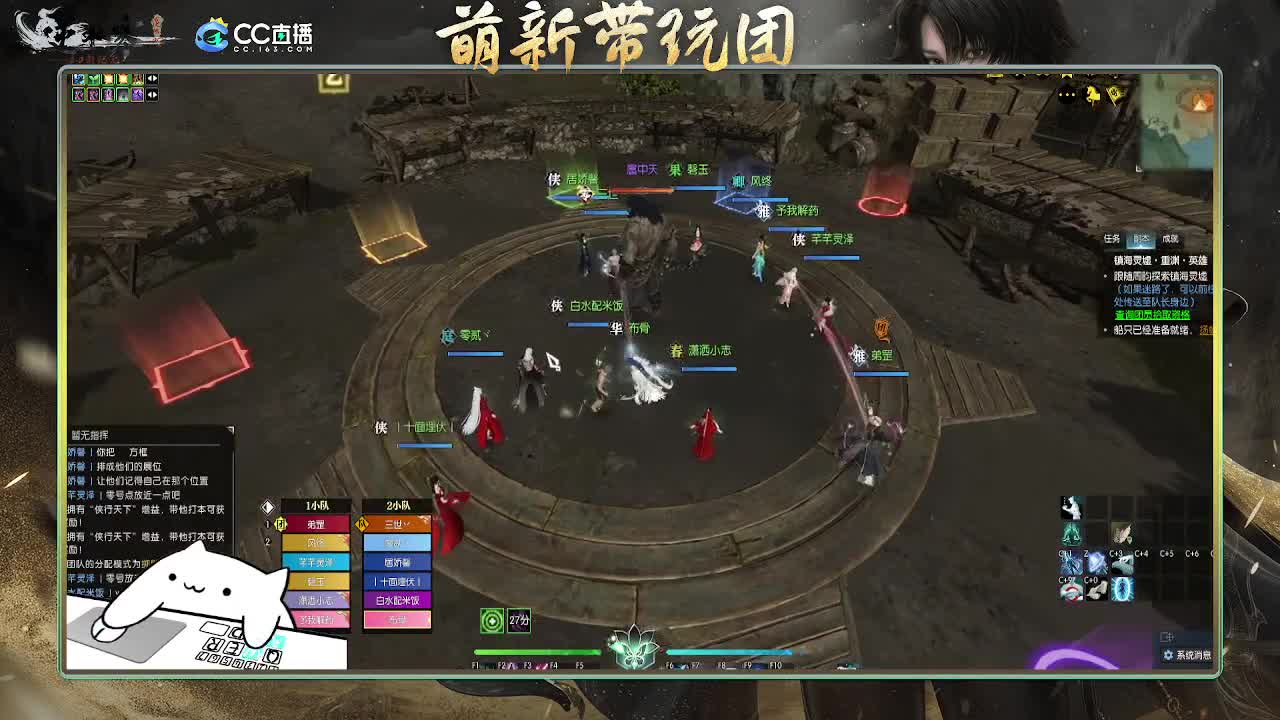The width and height of the screenshot is (1280, 720).
Task: Click the feather item icon in the bottom-right tray
Action: coord(1122,532)
